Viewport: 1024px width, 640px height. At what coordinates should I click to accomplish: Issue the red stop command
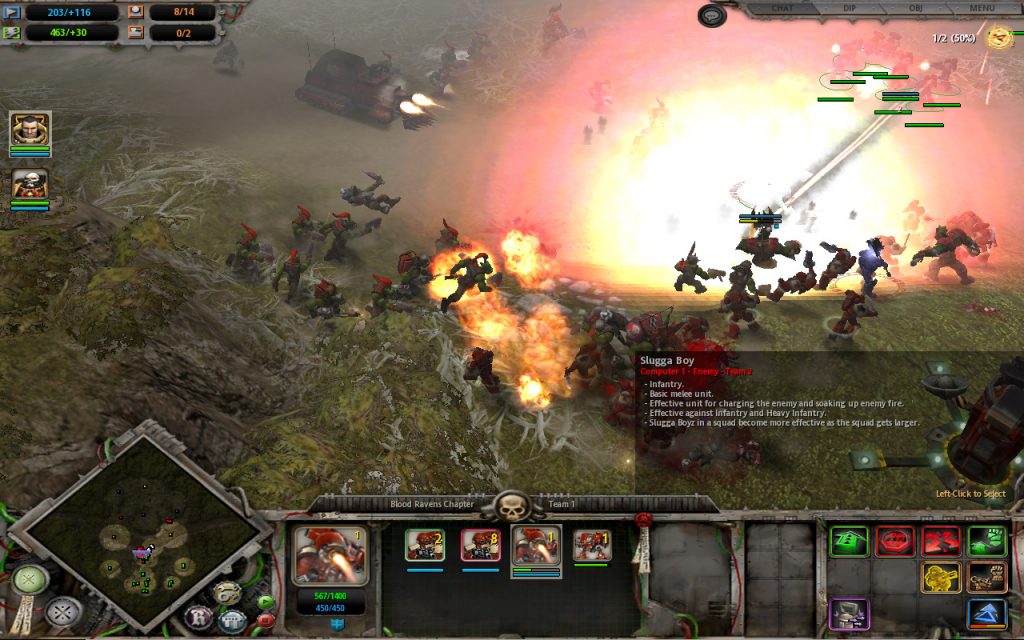895,541
